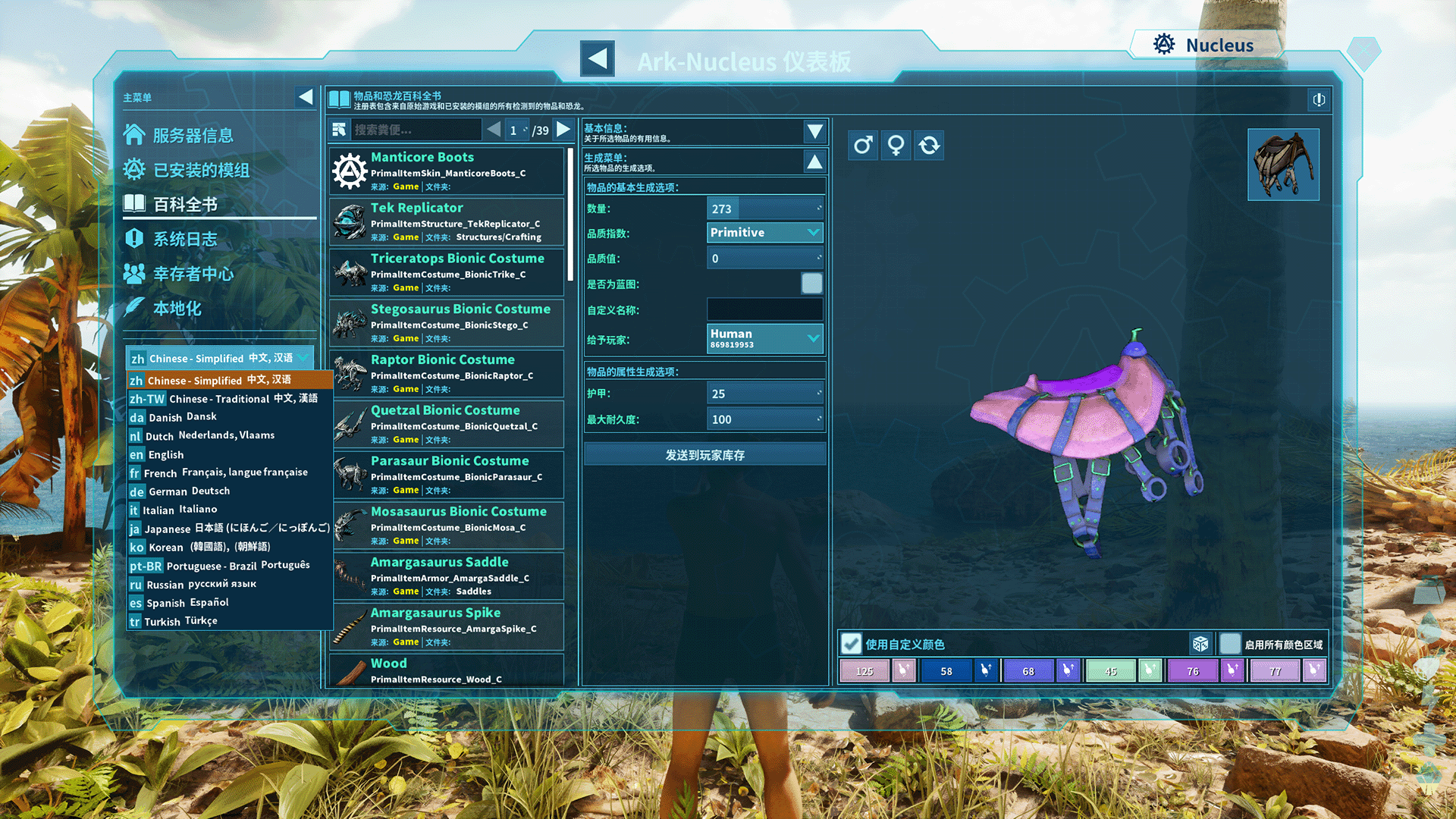Collapse the 生成菜单 section via its arrow
The image size is (1456, 819).
[x=815, y=160]
